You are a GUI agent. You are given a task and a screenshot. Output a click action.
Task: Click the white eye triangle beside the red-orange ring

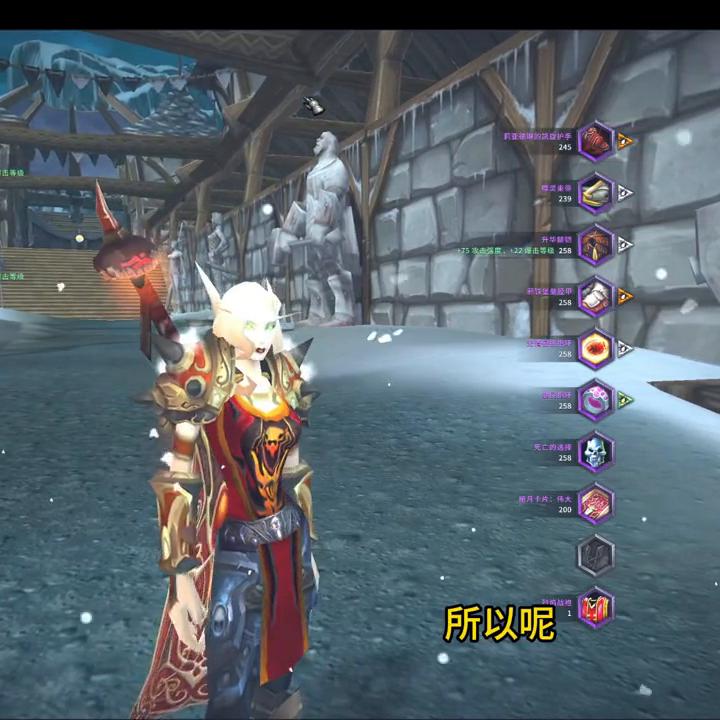625,348
